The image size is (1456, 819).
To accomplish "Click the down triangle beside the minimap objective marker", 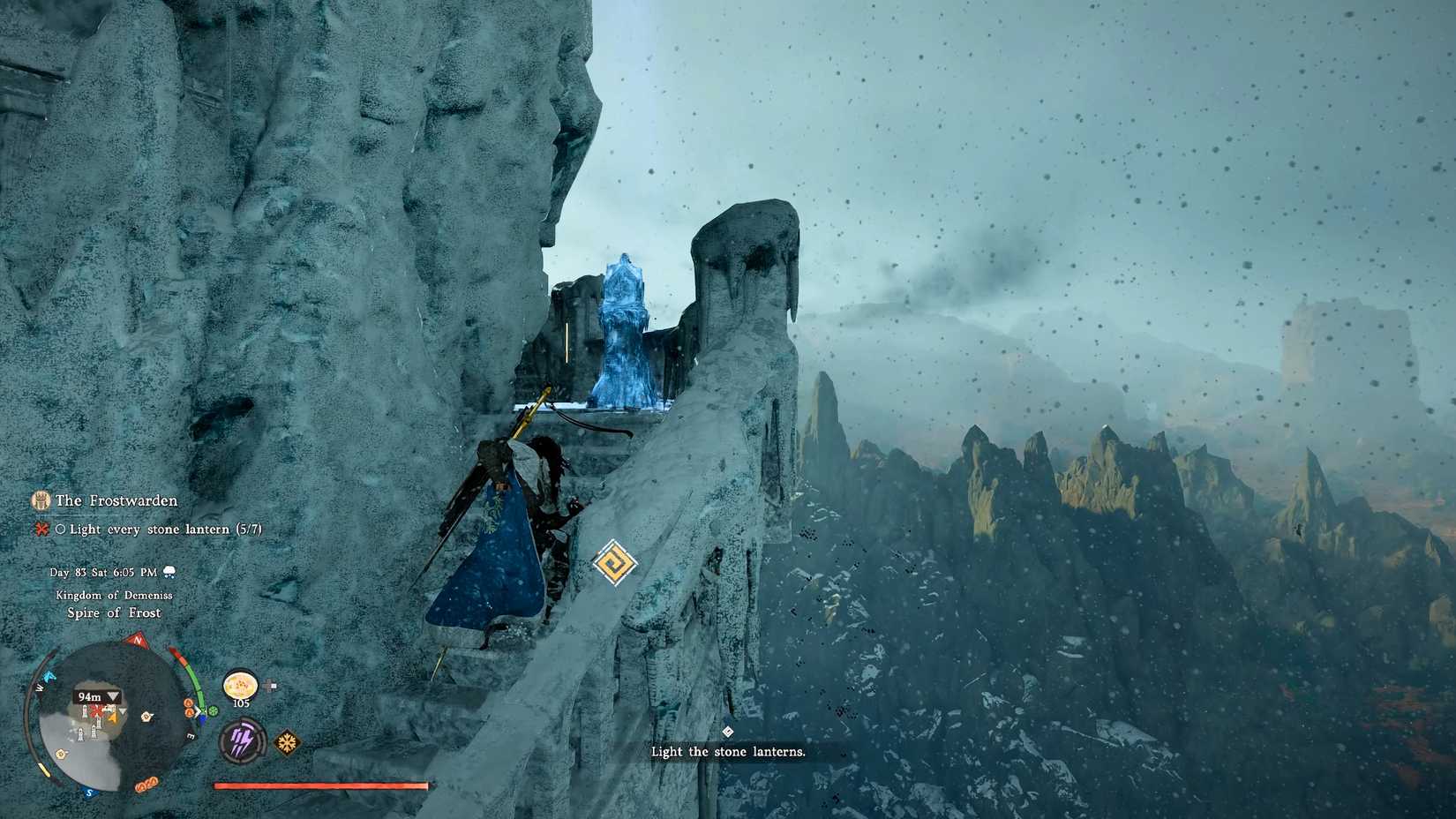I will click(122, 711).
